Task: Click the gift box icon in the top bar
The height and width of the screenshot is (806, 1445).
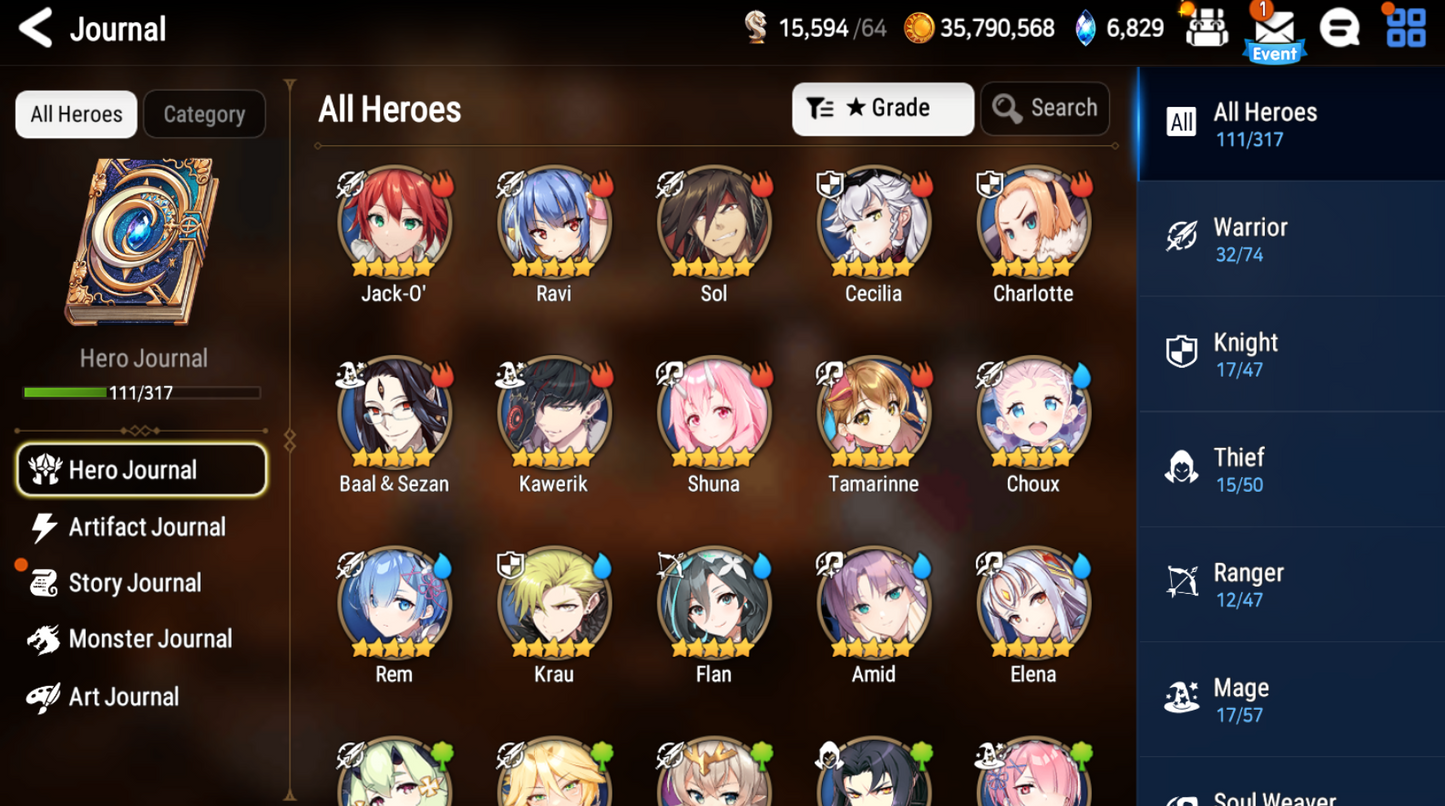Action: pyautogui.click(x=1205, y=28)
